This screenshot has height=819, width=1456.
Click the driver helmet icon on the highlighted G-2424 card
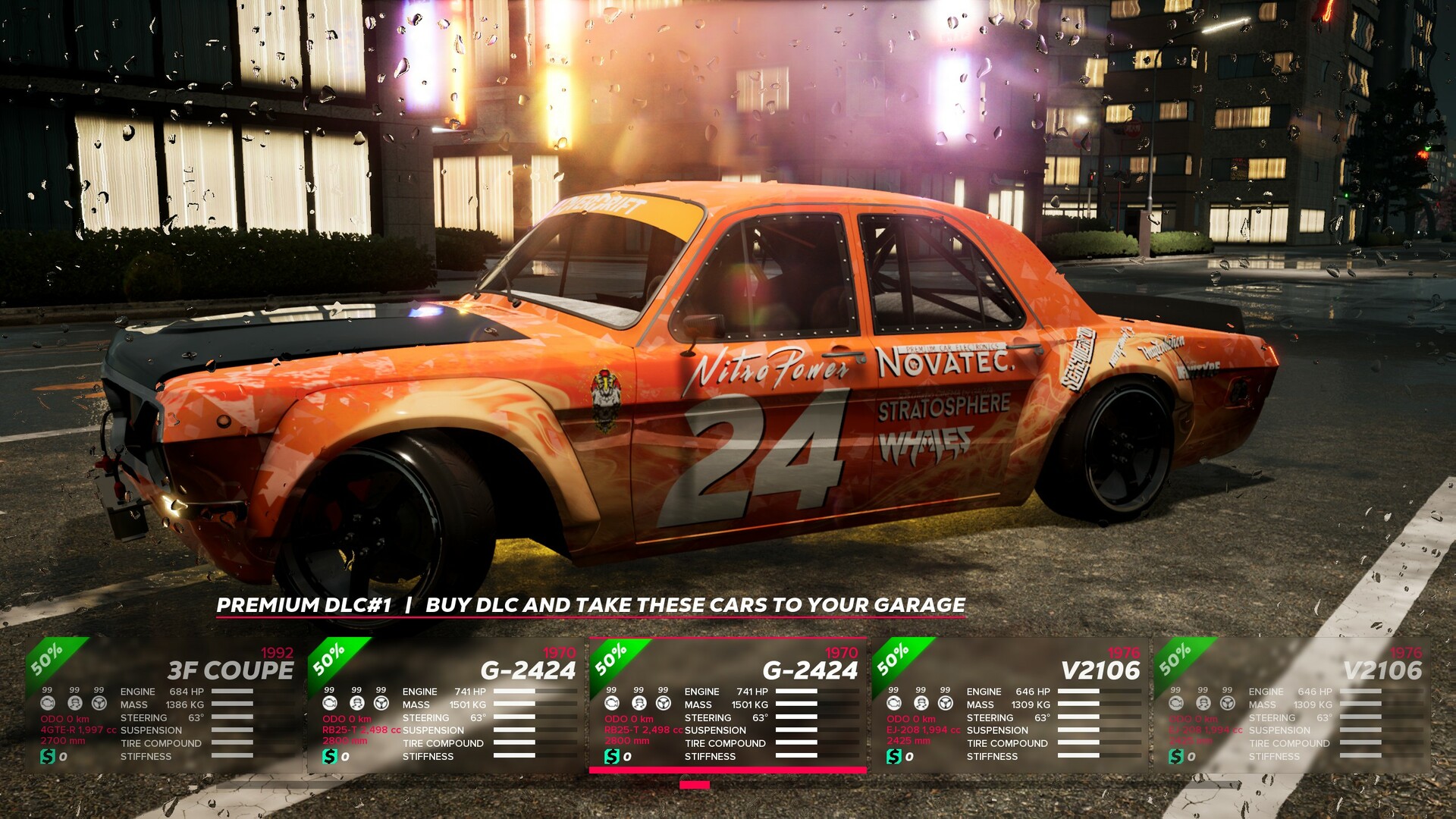[x=640, y=704]
